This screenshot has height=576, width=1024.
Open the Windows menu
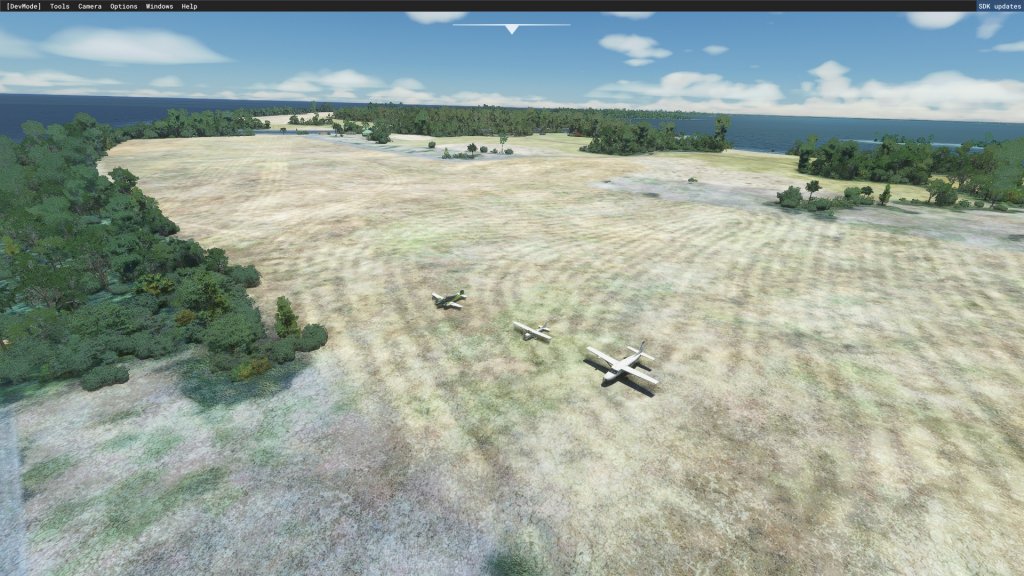point(159,6)
